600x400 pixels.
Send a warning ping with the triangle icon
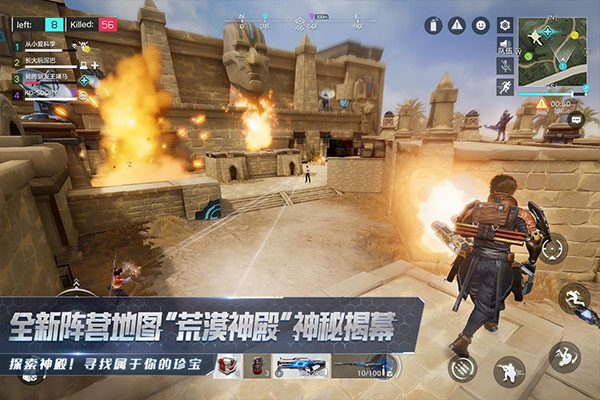457,25
